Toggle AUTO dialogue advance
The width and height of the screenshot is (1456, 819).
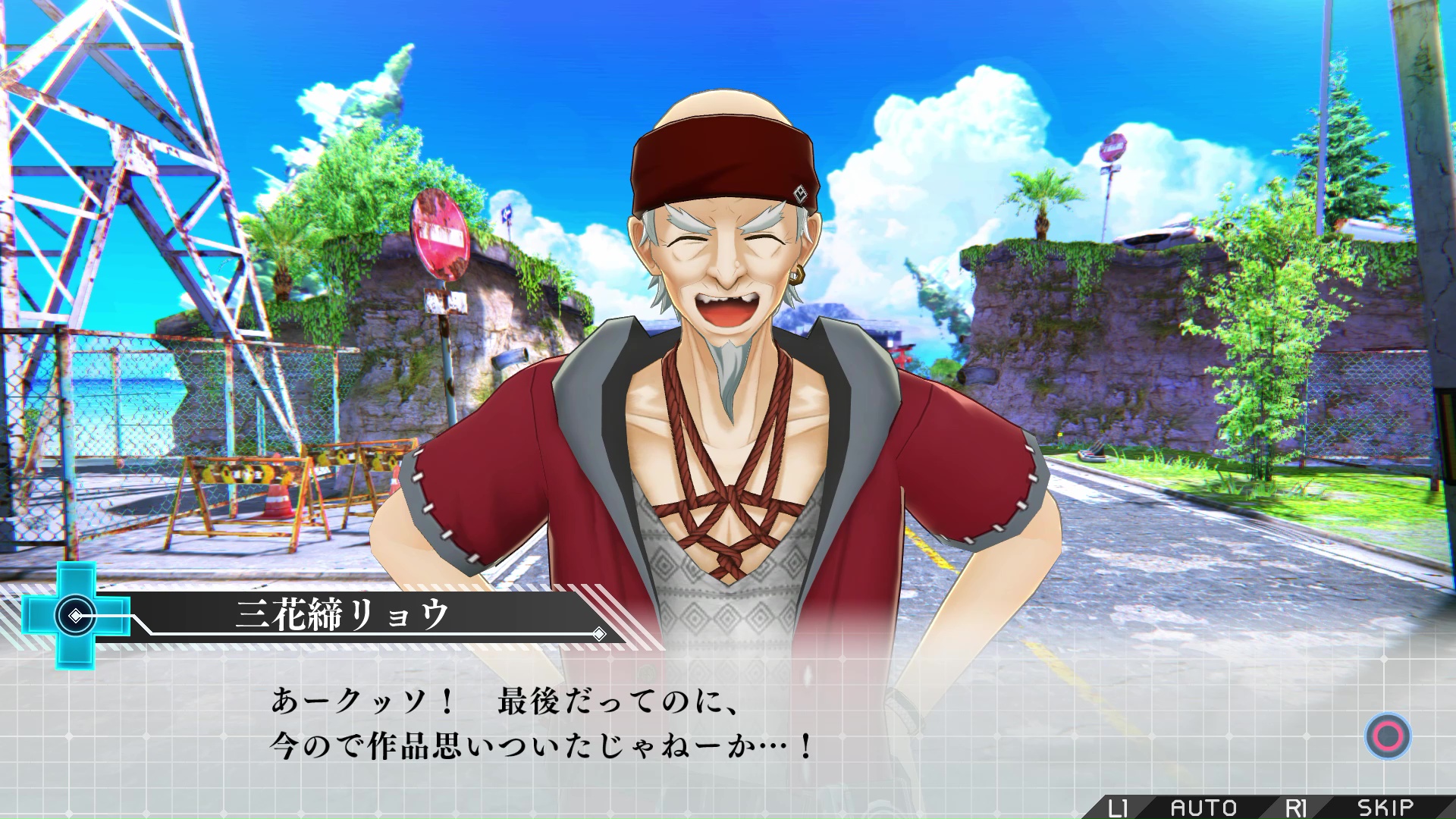pos(1203,808)
